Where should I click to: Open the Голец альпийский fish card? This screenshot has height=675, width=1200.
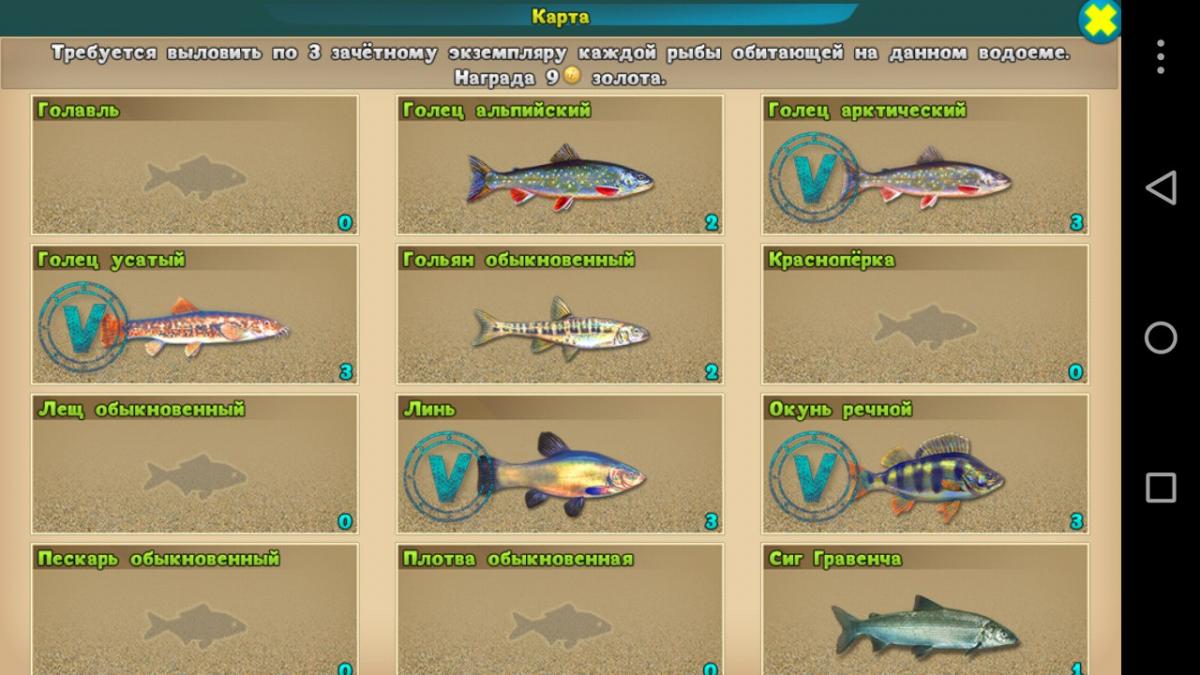(560, 166)
